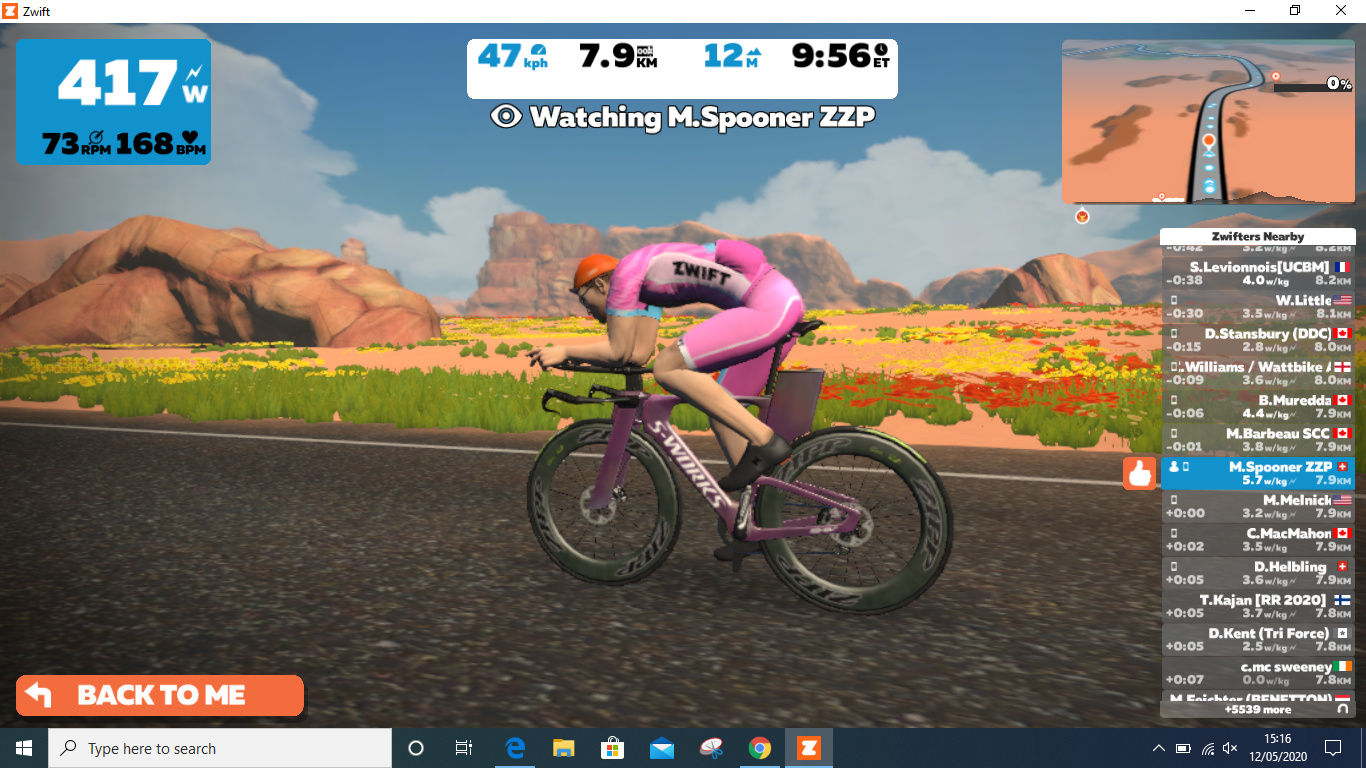Select B.Muredda in the rider list
The width and height of the screenshot is (1366, 768).
pos(1257,406)
